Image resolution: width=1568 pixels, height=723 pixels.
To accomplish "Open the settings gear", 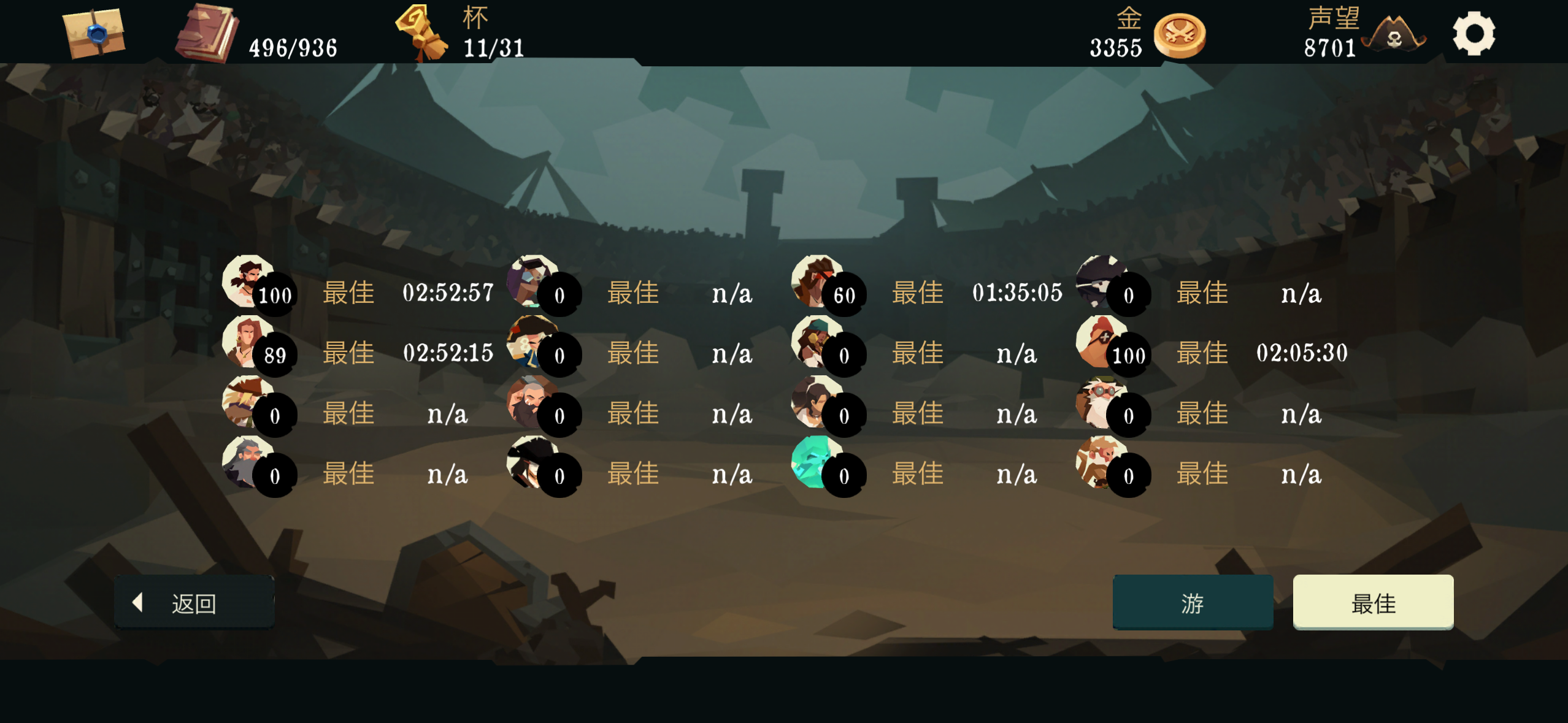I will pos(1475,34).
